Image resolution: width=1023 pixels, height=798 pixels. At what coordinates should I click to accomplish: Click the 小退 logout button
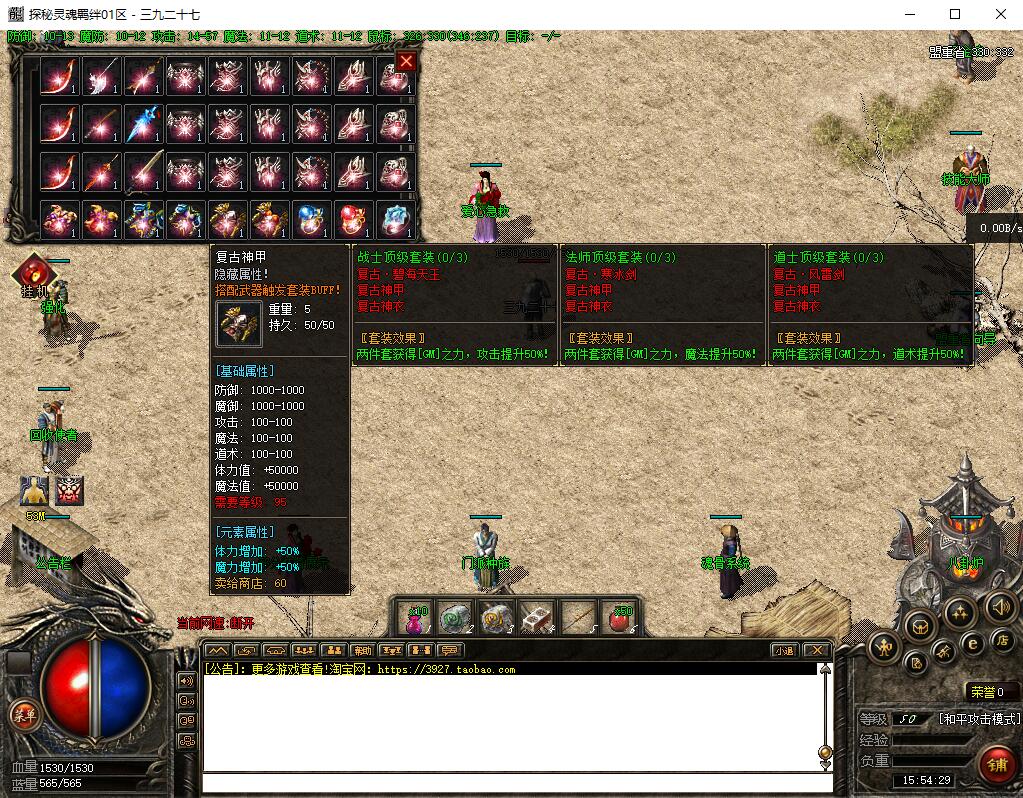point(784,650)
